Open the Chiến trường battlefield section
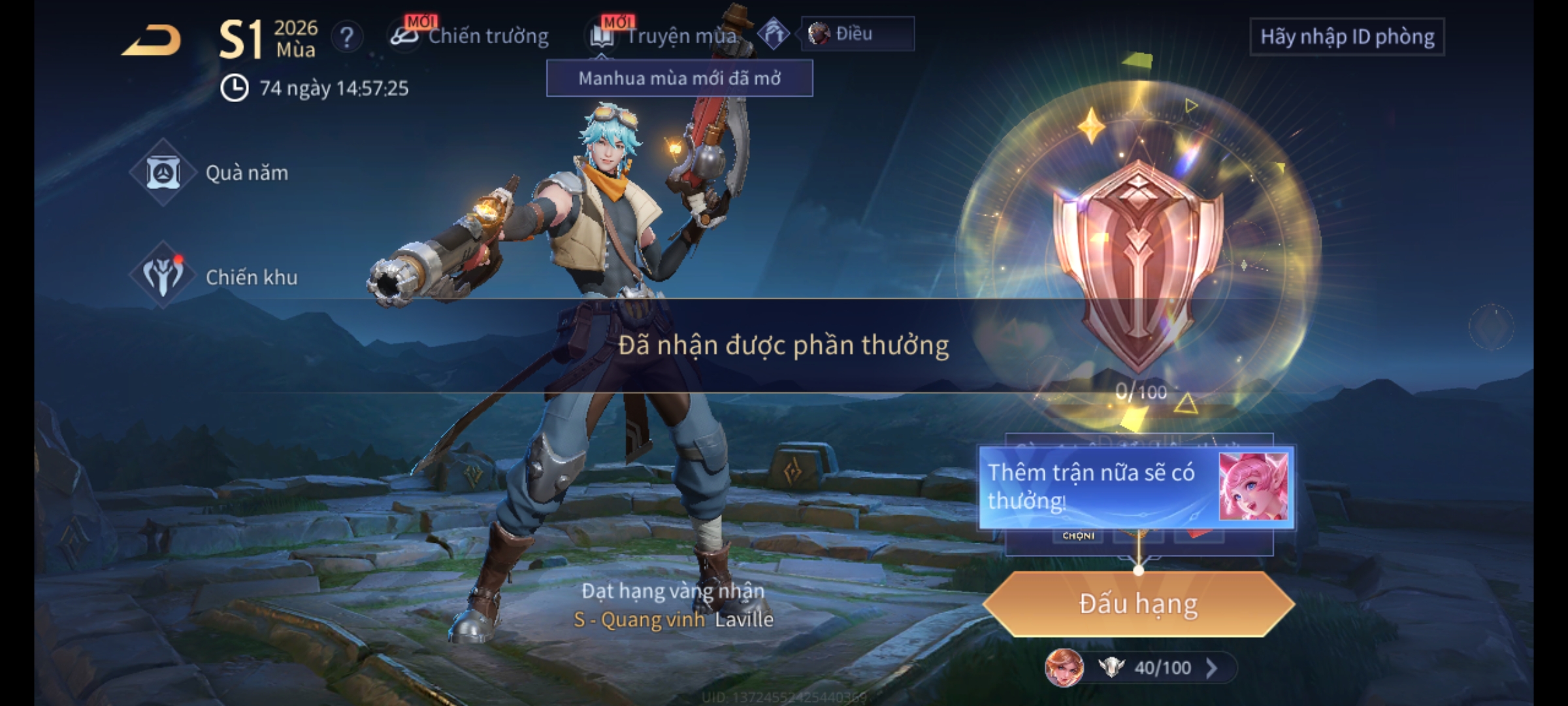This screenshot has width=1568, height=706. point(470,36)
